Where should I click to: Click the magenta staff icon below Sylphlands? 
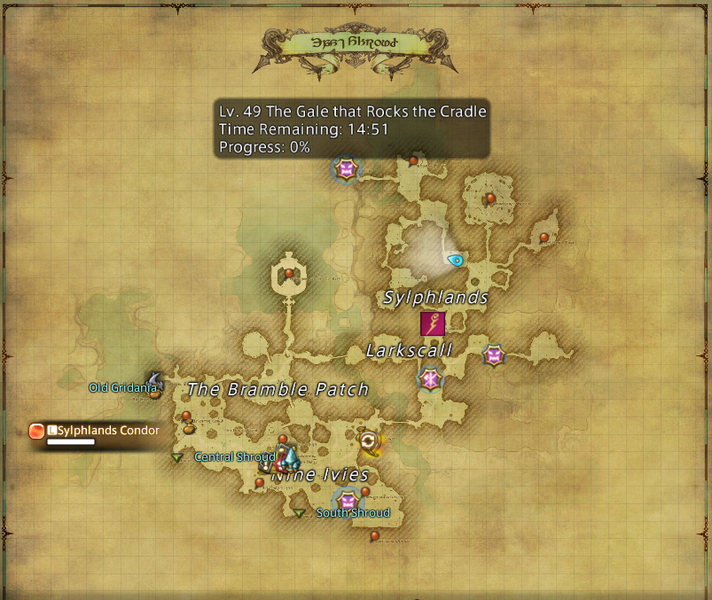(x=432, y=324)
